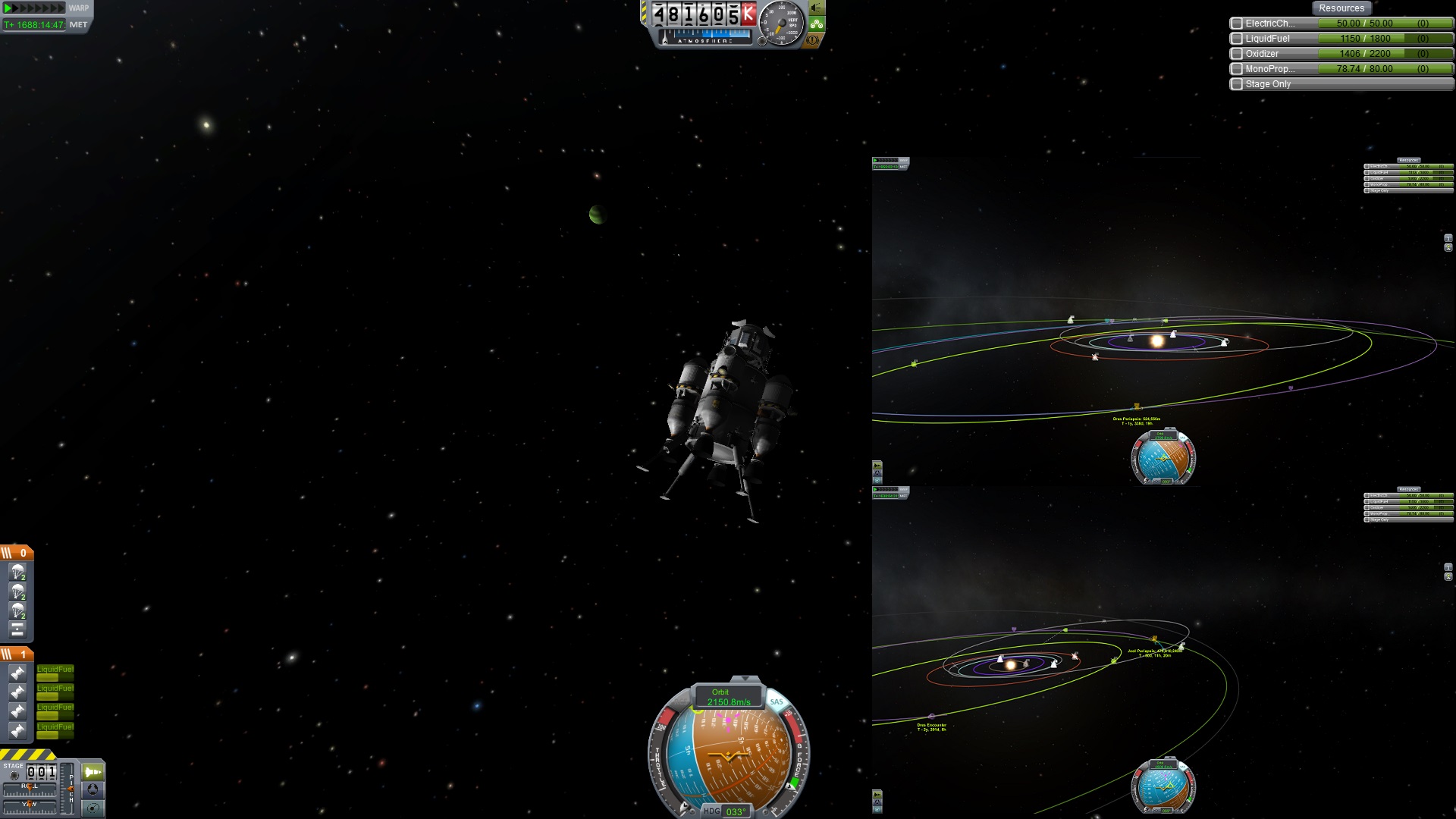Toggle the lights button by the altimeter

tap(817, 8)
